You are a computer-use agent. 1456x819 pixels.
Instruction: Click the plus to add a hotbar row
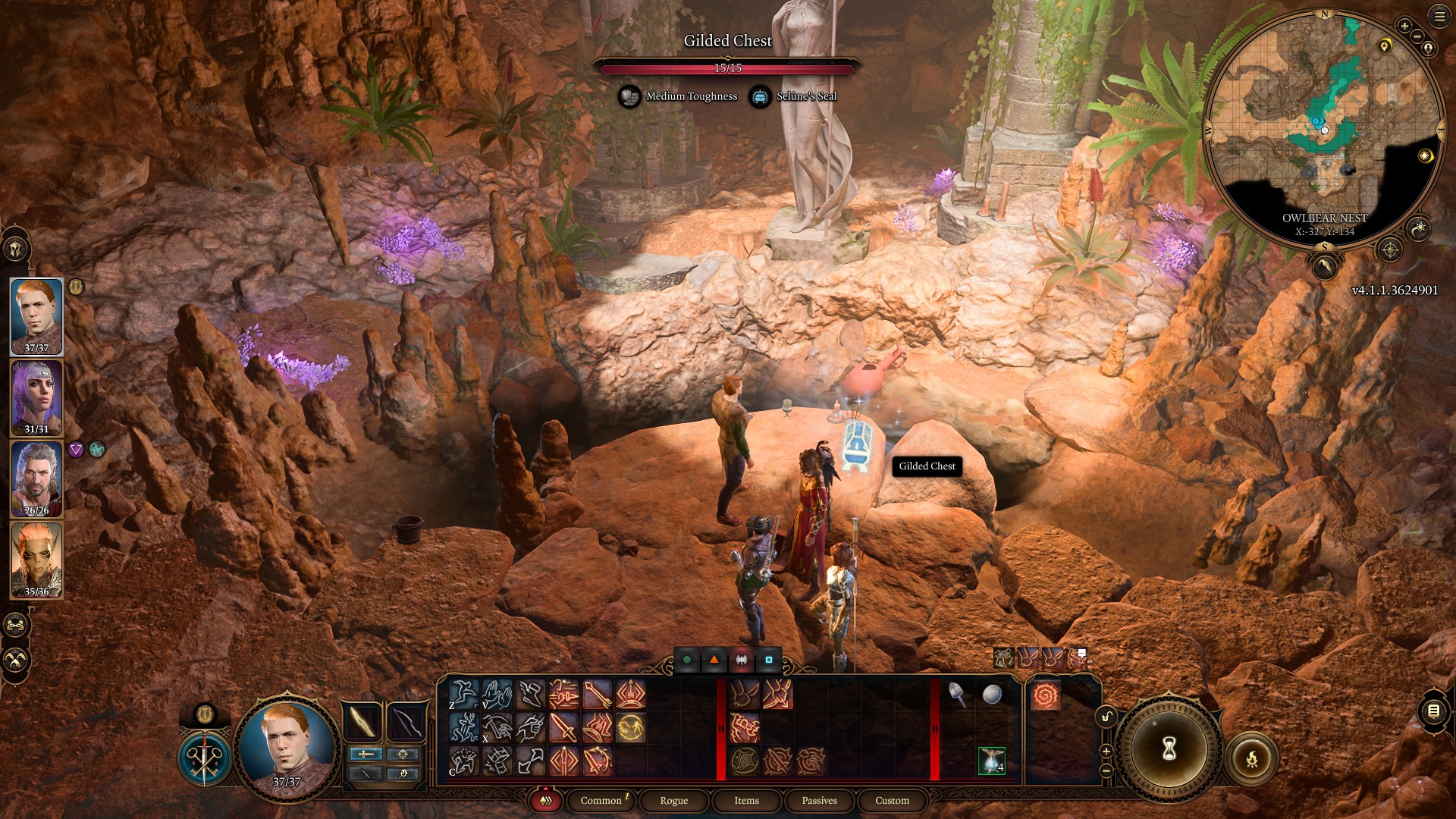[x=1106, y=752]
